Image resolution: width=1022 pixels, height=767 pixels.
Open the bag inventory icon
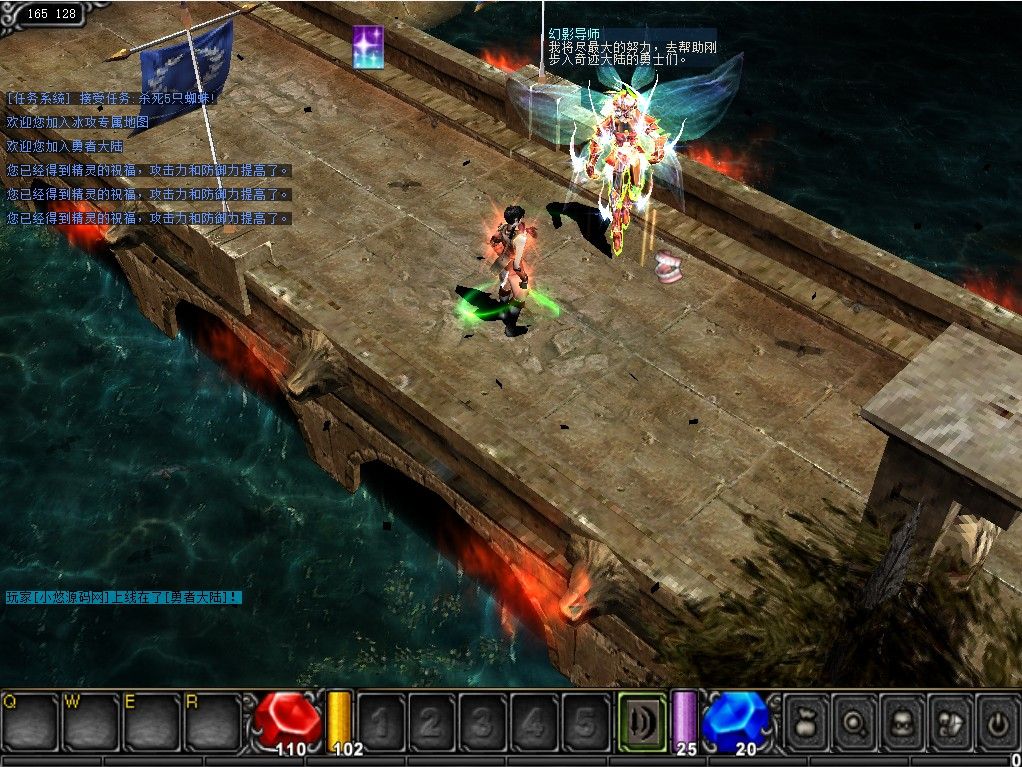[807, 722]
